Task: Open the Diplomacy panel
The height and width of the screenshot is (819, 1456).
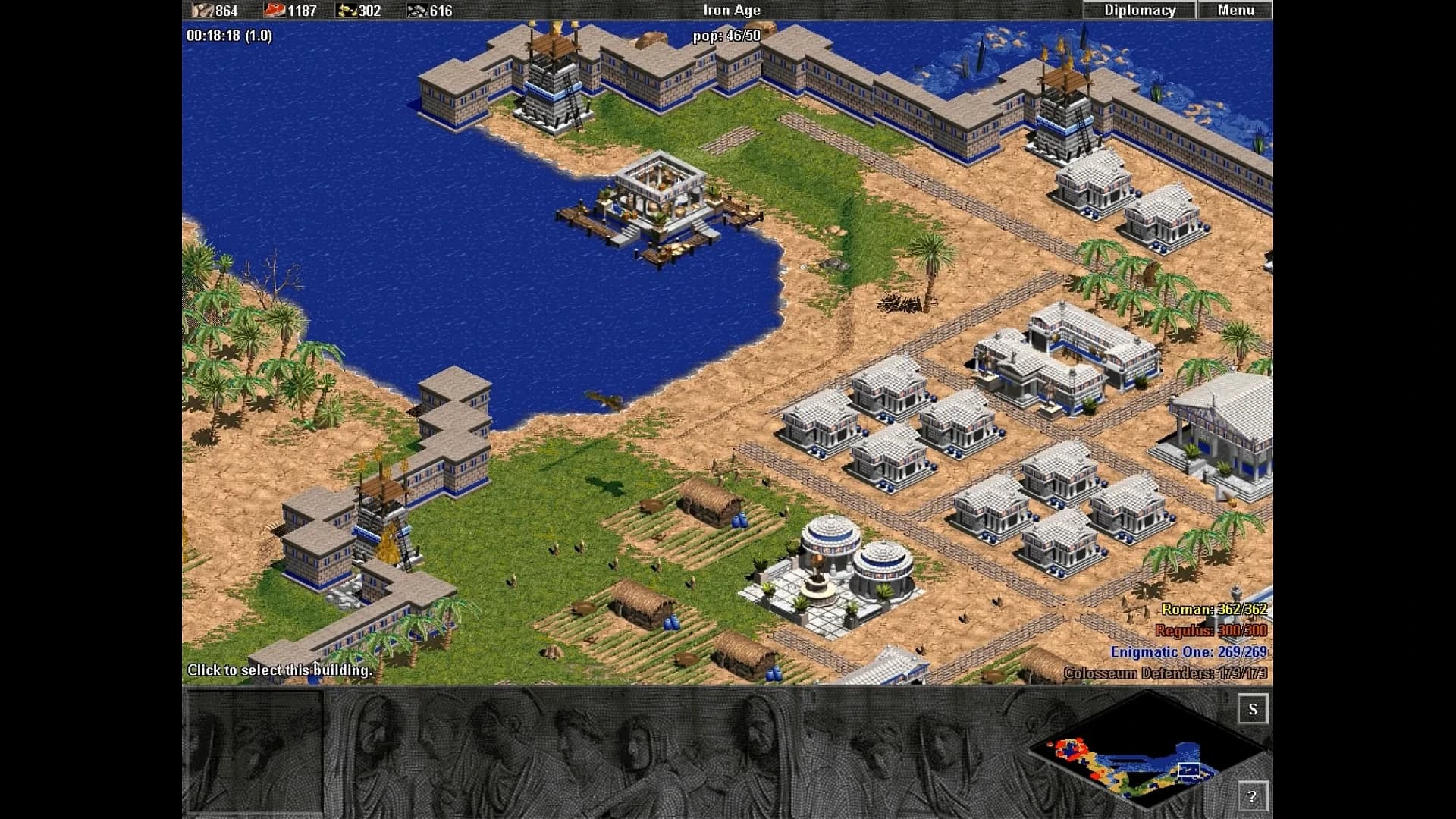Action: (1139, 10)
